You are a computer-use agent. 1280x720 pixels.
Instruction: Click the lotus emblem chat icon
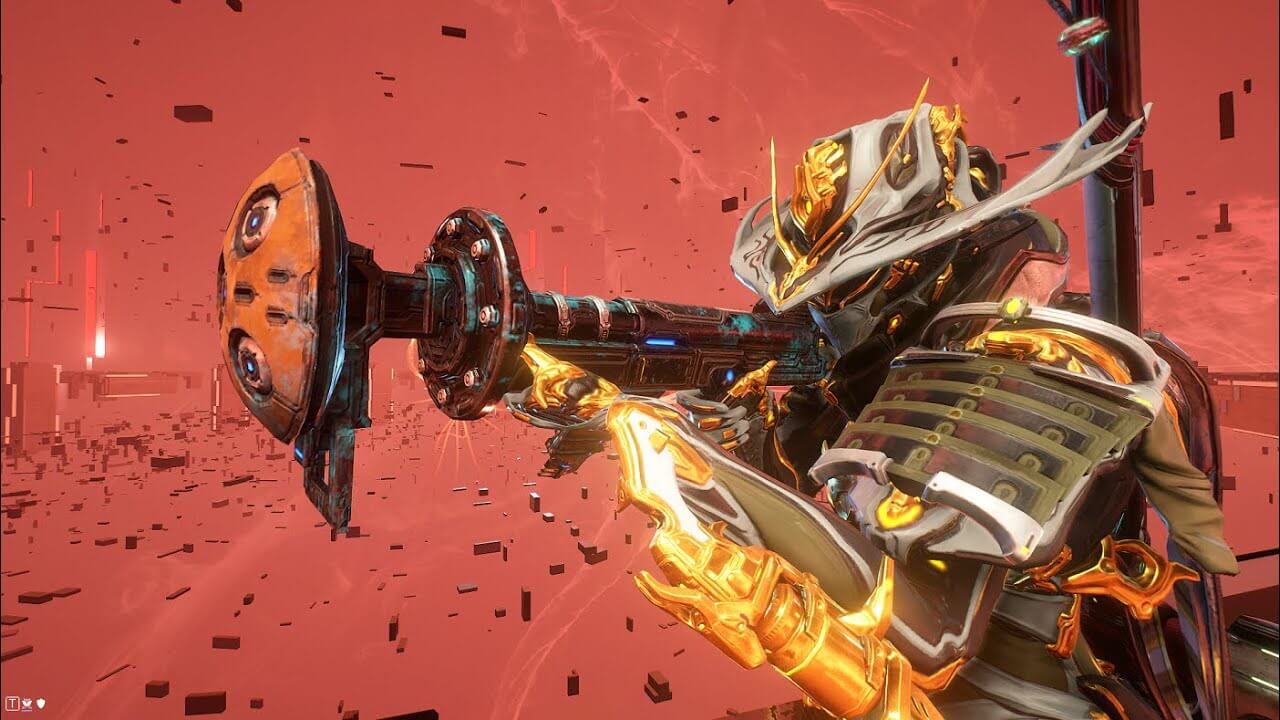point(26,703)
